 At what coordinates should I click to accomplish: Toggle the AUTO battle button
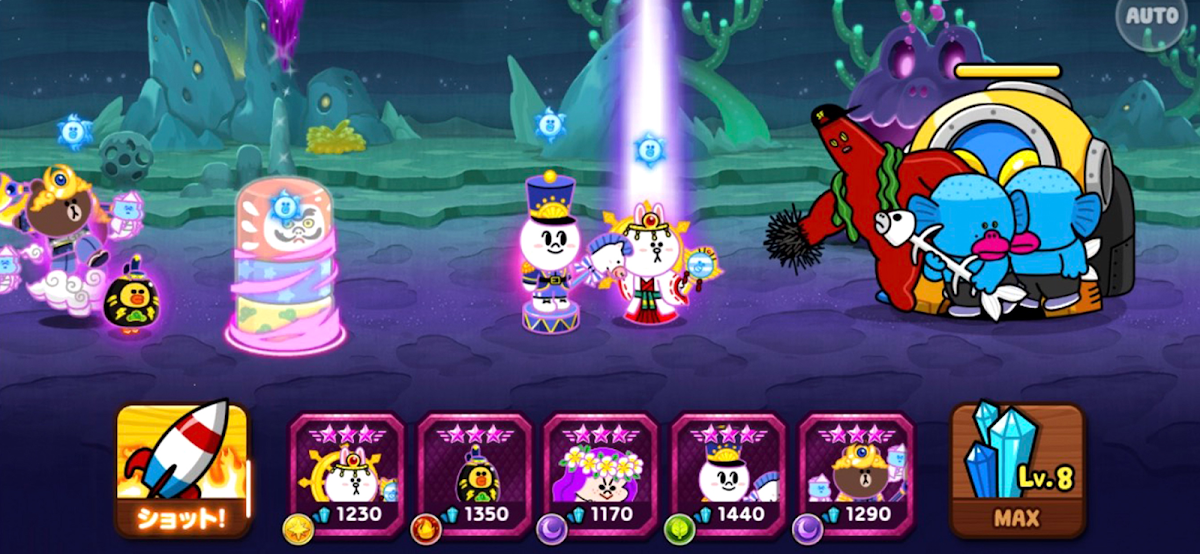click(x=1152, y=18)
